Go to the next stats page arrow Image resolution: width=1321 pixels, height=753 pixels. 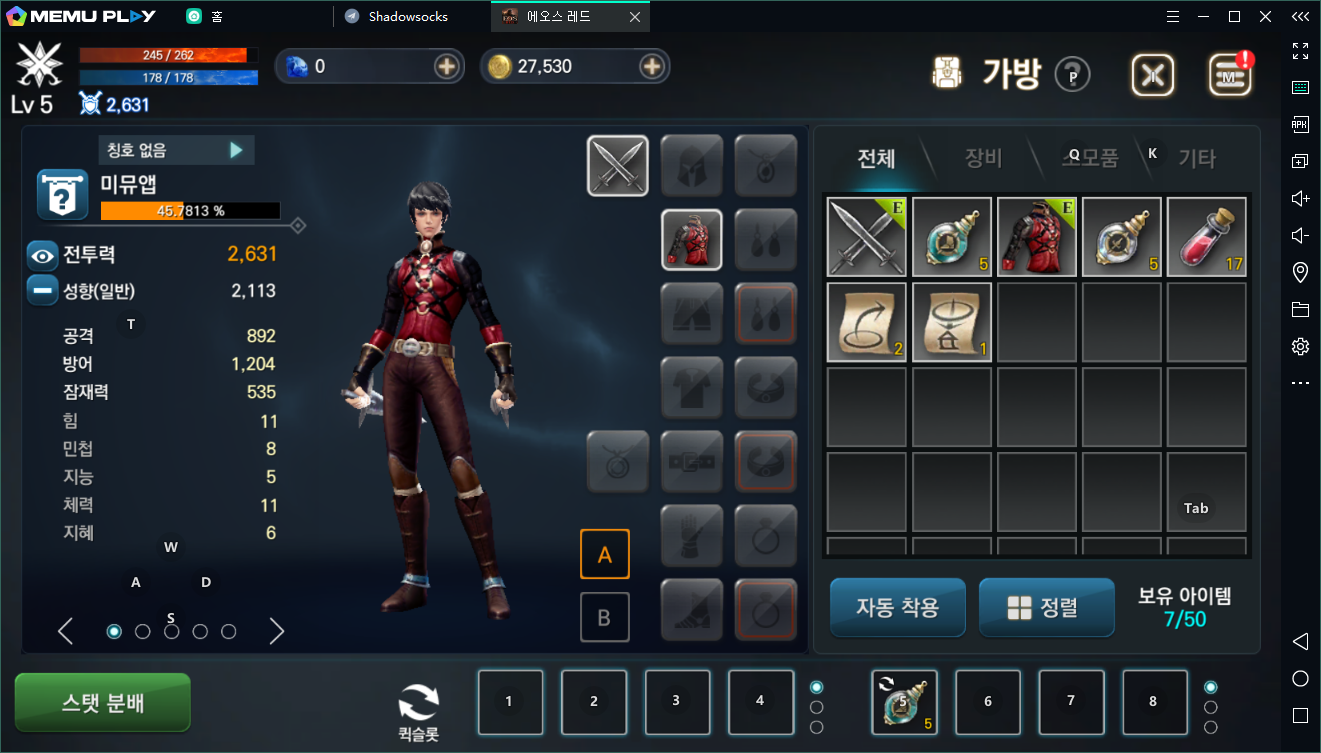pyautogui.click(x=277, y=631)
